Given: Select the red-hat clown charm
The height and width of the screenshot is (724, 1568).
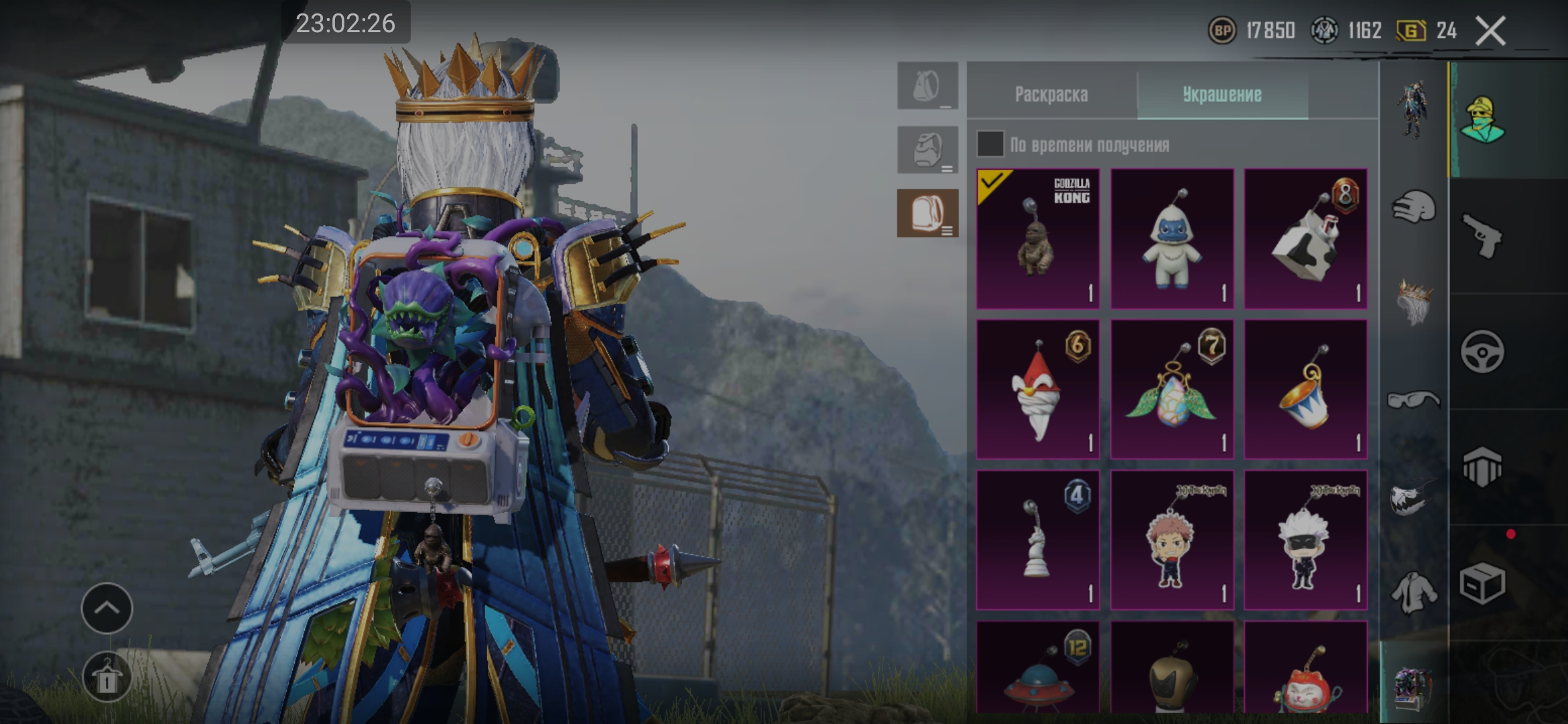Looking at the screenshot, I should point(1037,389).
